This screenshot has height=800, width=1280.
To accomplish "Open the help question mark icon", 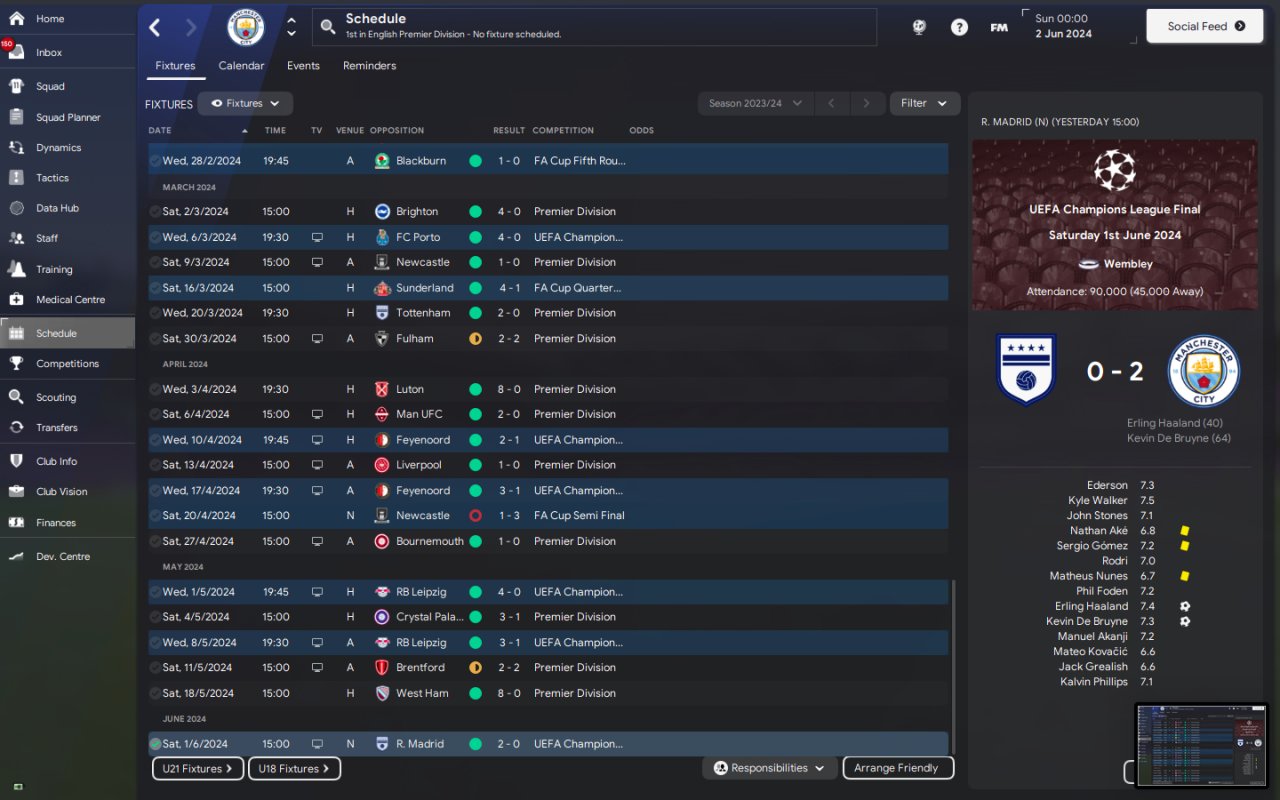I will point(959,27).
